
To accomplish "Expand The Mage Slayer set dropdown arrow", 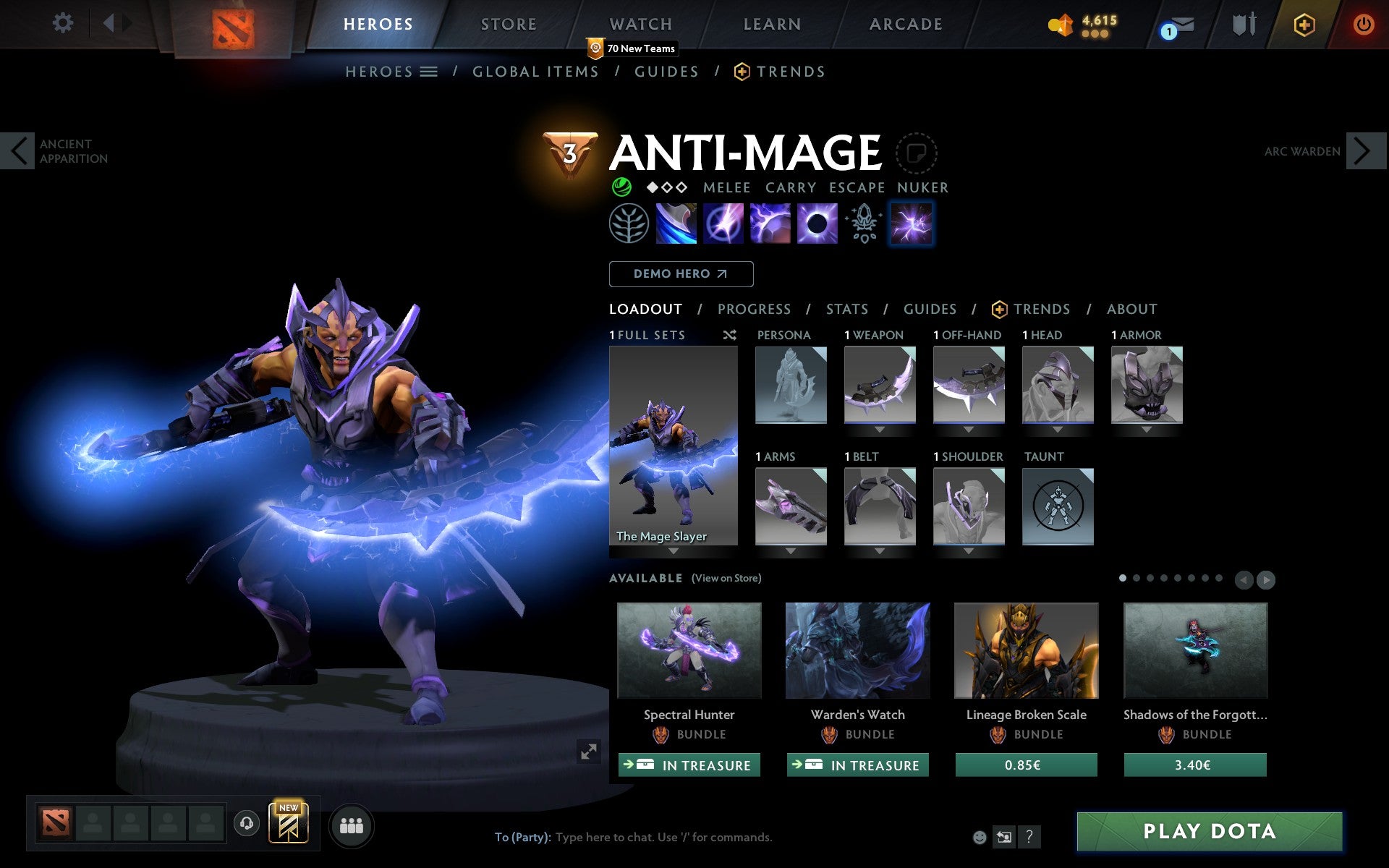I will [x=674, y=550].
